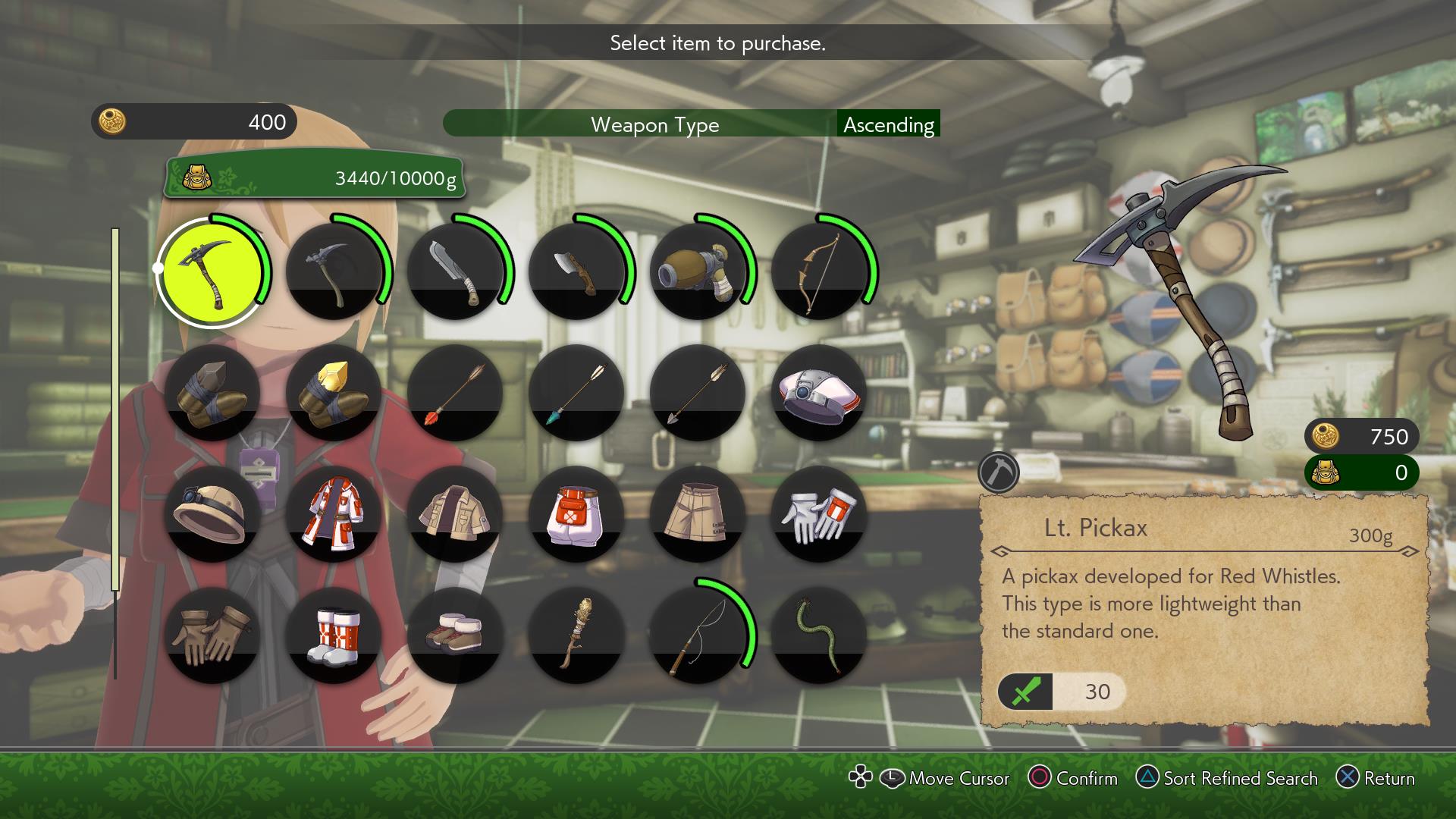Change the Weapon Type sort option
The height and width of the screenshot is (819, 1456).
pyautogui.click(x=654, y=124)
